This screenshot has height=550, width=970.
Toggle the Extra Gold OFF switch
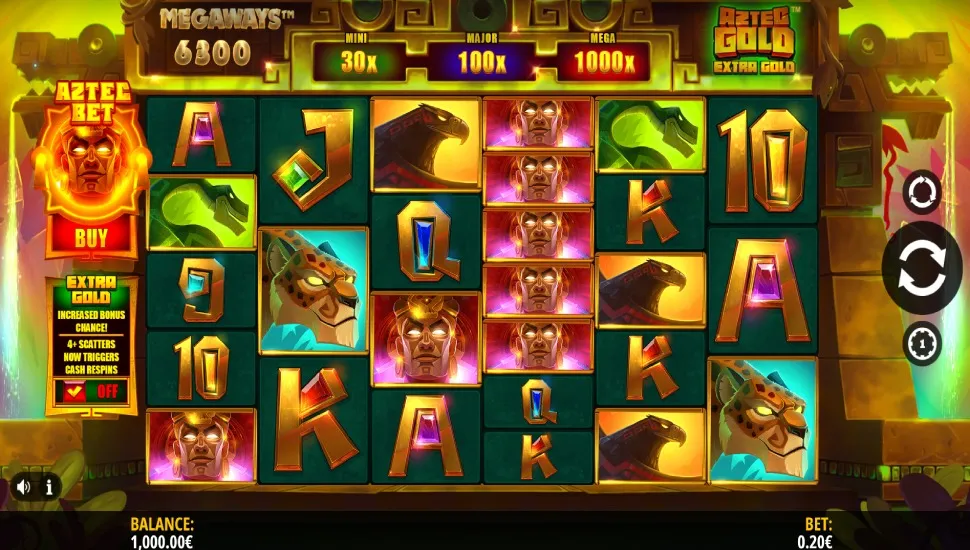coord(91,391)
